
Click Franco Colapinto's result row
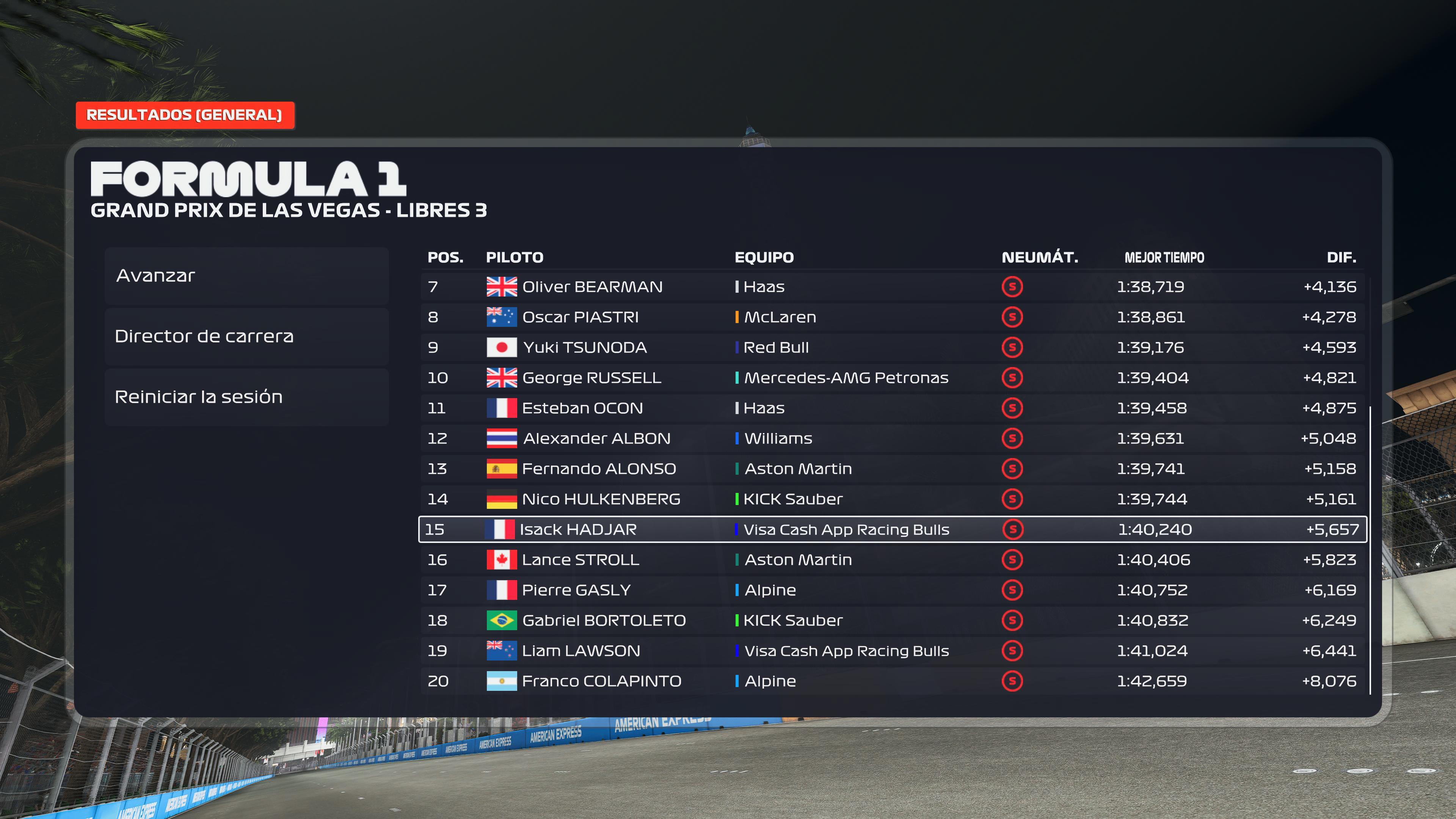(892, 681)
